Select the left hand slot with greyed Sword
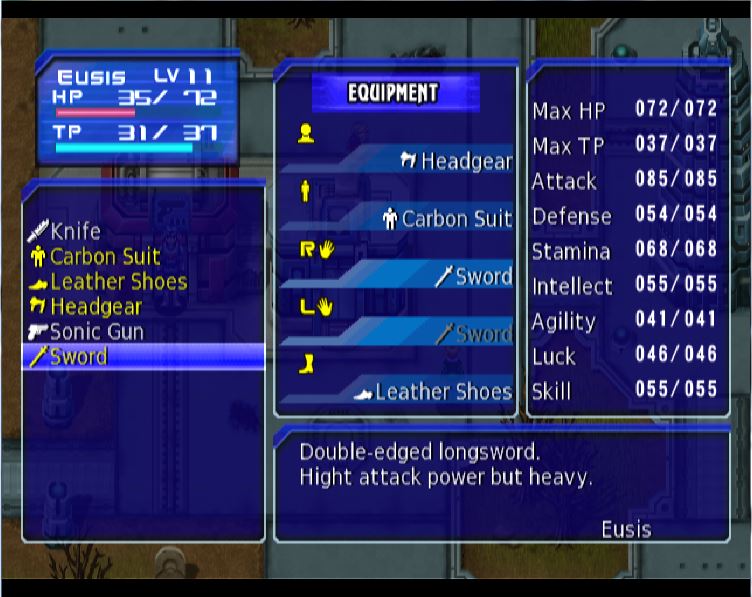 pos(474,334)
